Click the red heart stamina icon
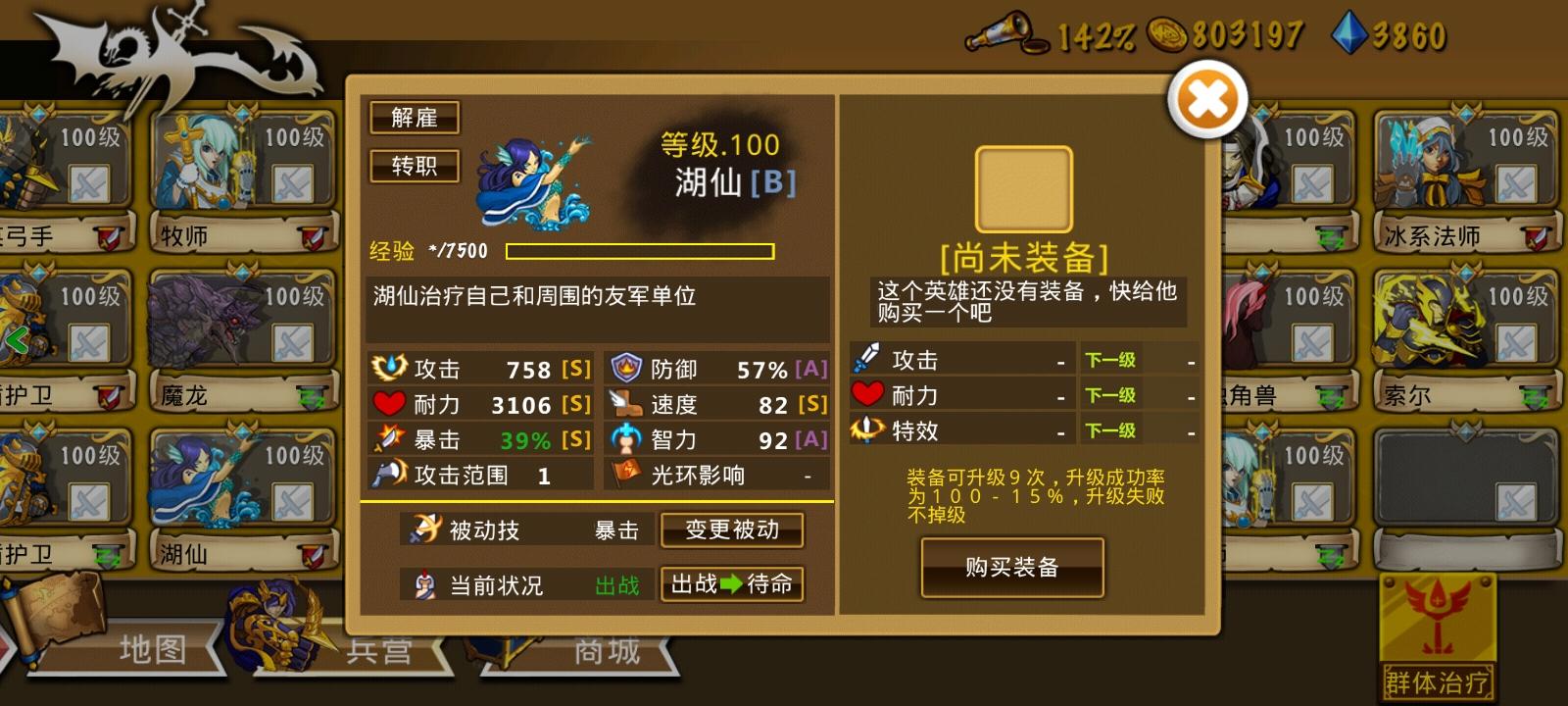Image resolution: width=1568 pixels, height=706 pixels. (x=390, y=403)
